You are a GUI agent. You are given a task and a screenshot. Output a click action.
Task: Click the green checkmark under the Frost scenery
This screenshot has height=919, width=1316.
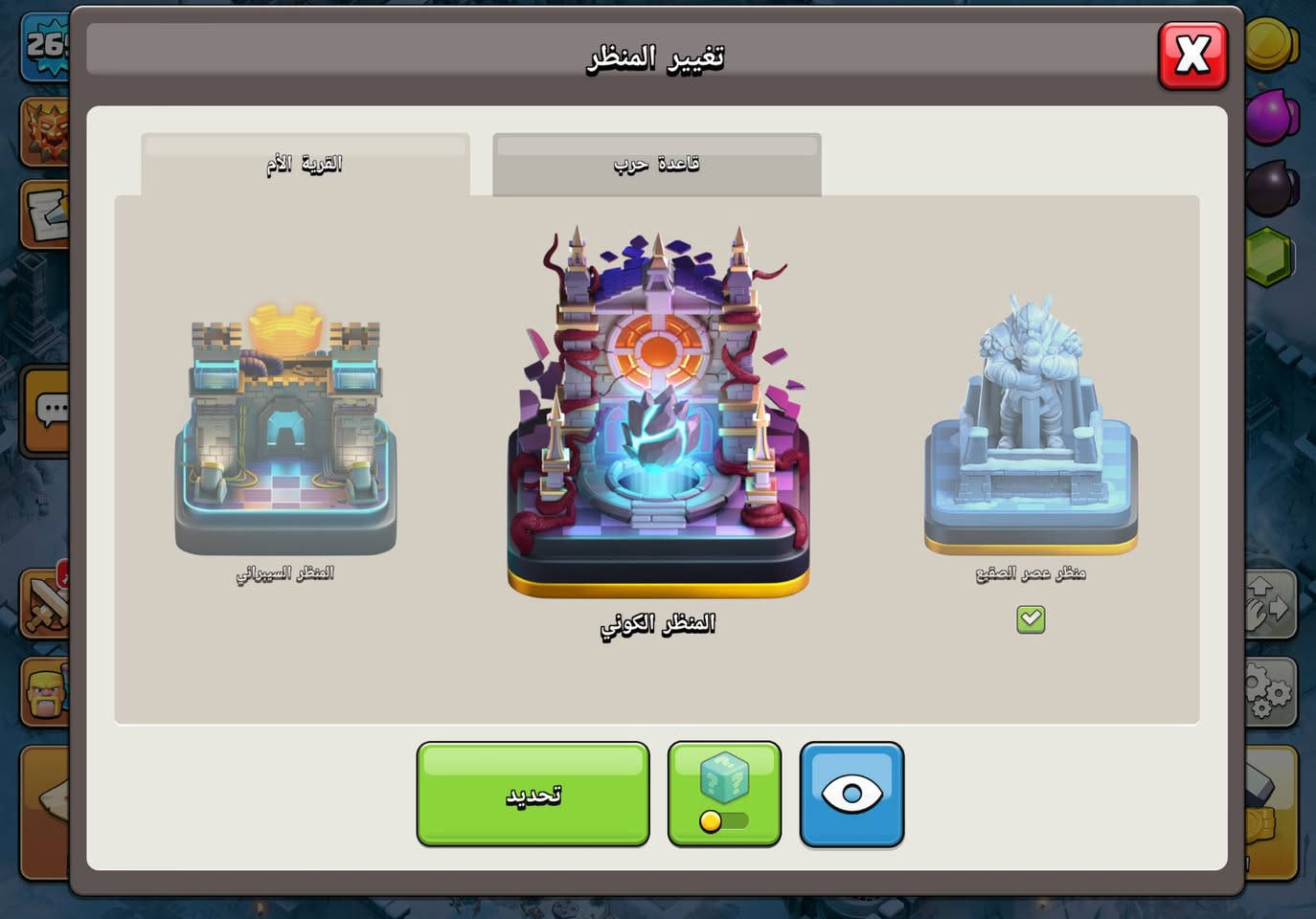(x=1030, y=620)
